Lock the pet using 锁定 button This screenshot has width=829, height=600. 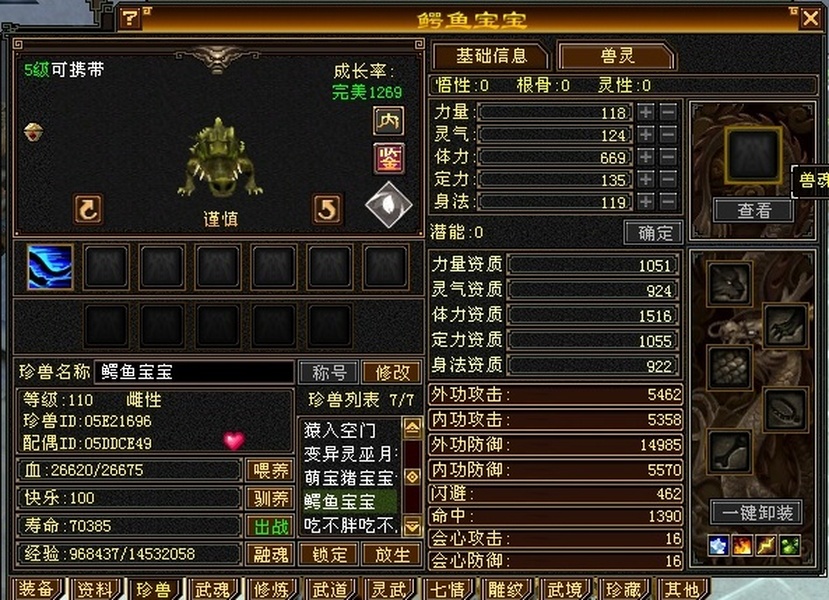tap(330, 553)
